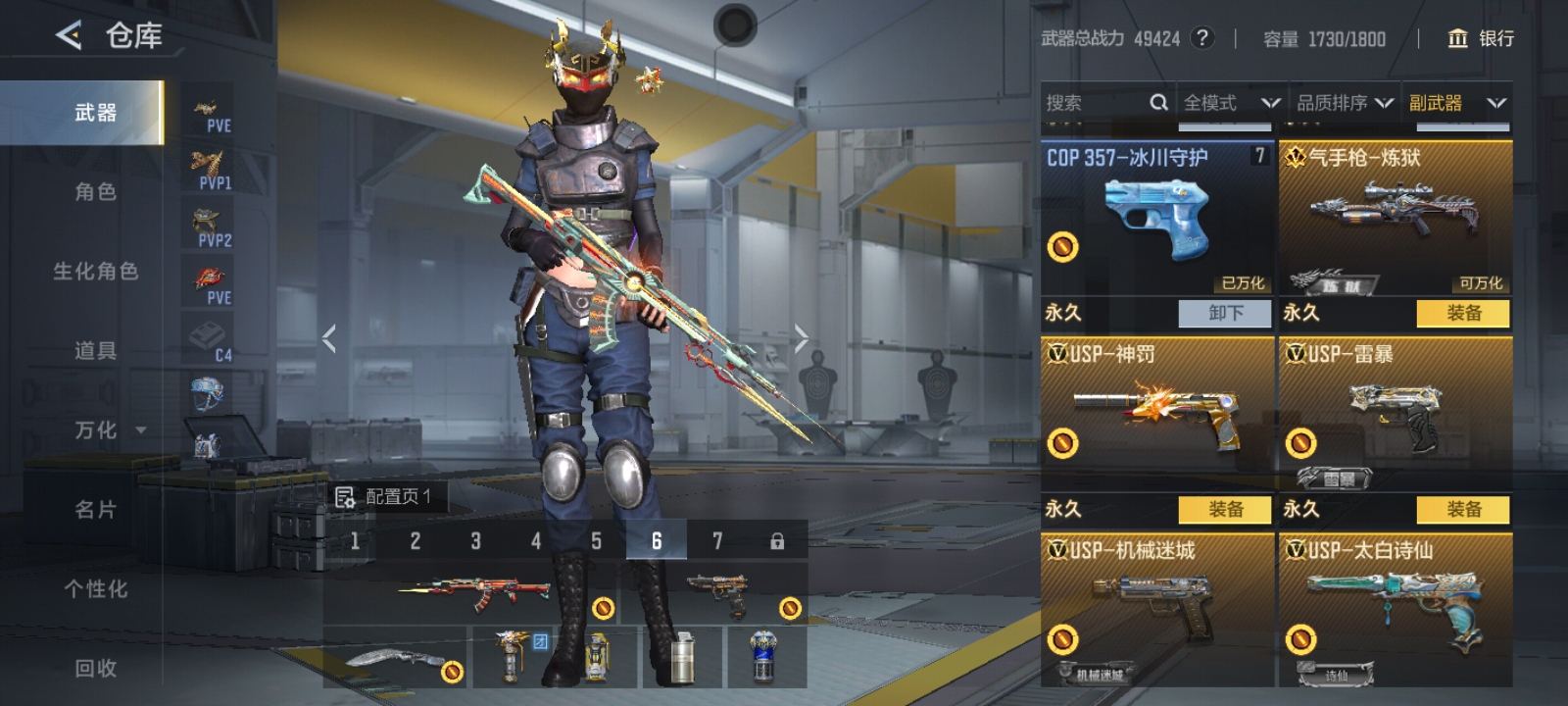Open the 名片 name card tab
Screen dimensions: 1568x706
point(95,509)
